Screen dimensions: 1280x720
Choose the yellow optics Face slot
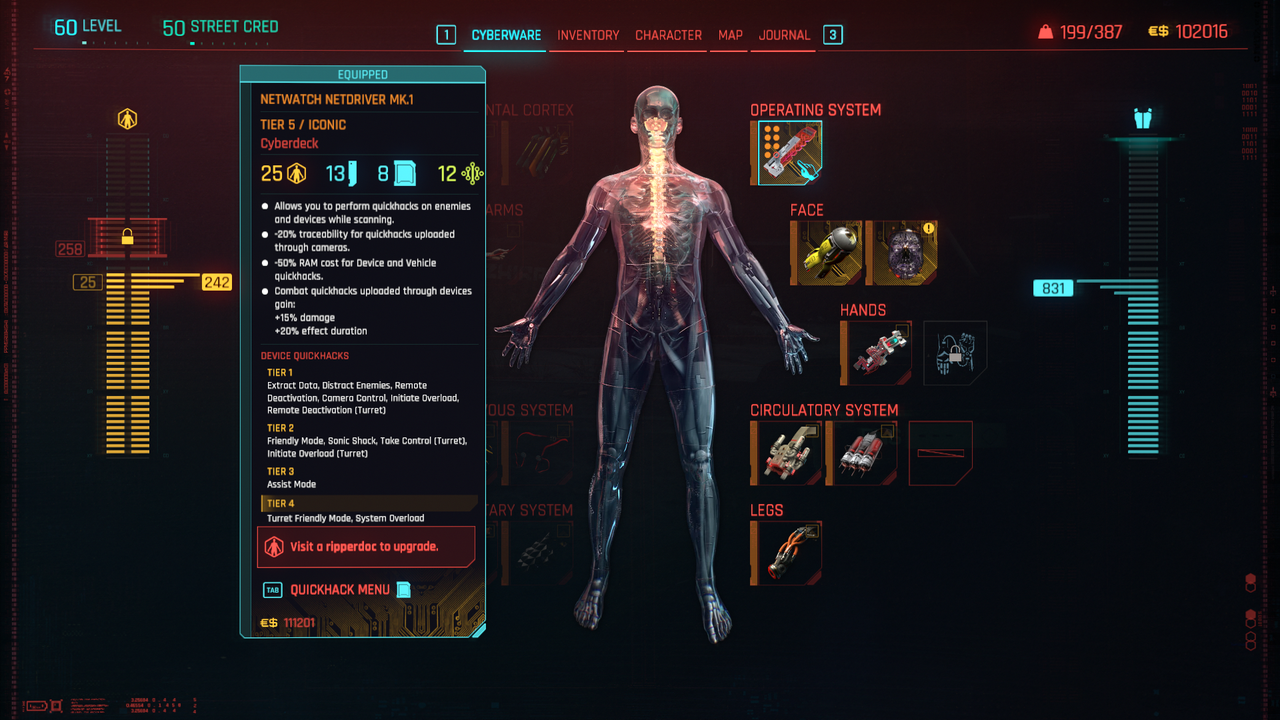point(826,253)
